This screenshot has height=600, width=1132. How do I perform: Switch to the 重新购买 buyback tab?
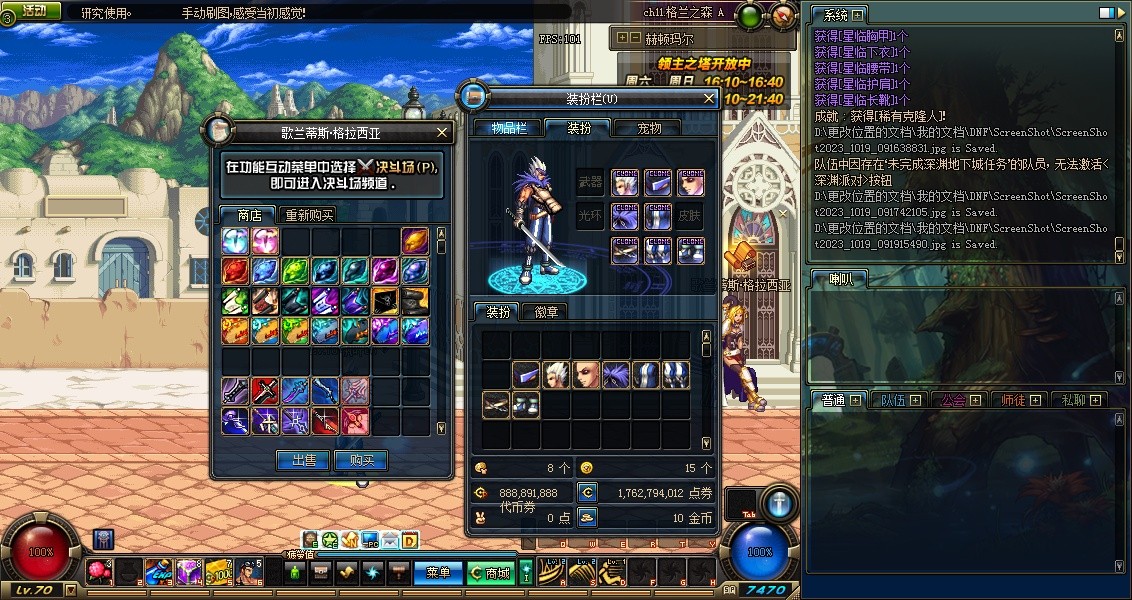pos(309,215)
